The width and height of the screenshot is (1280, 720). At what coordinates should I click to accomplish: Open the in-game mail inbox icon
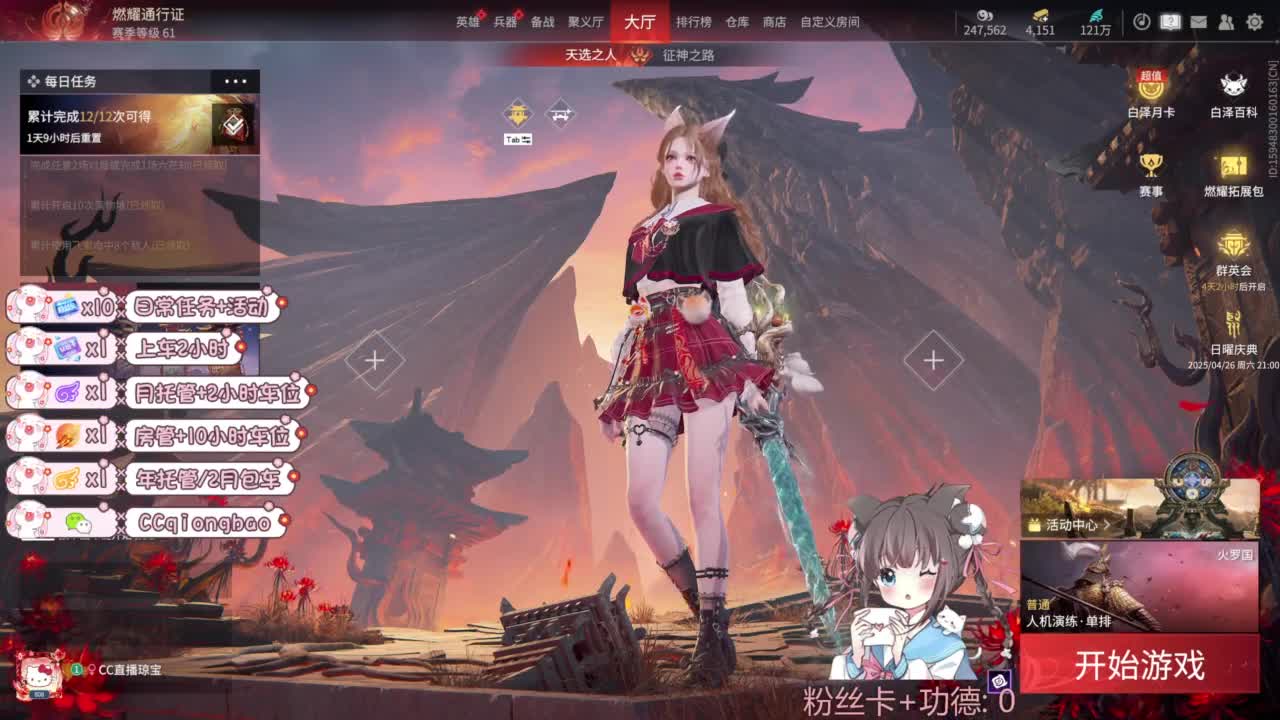1198,22
